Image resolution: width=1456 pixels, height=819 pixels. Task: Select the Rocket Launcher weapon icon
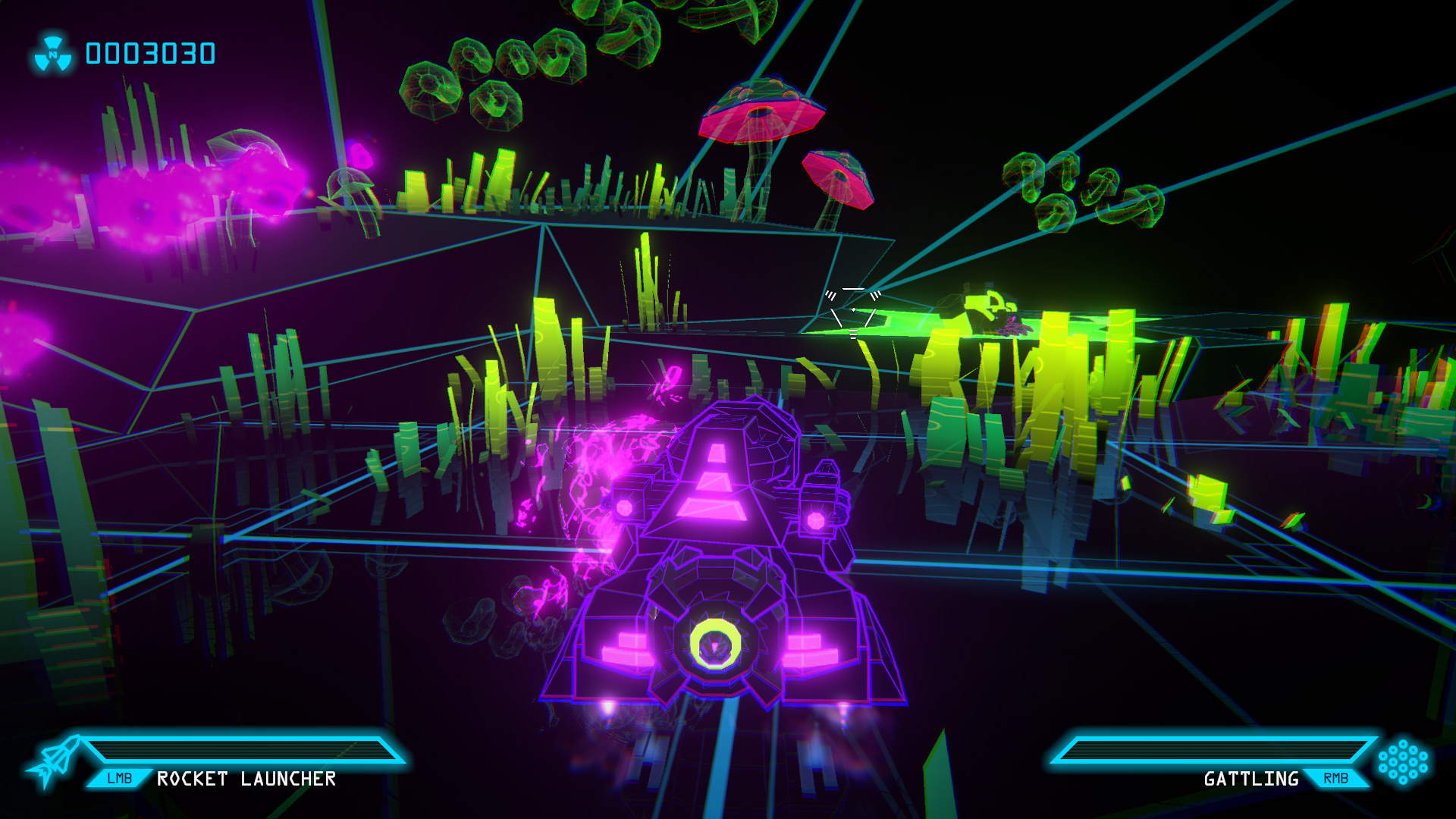click(53, 761)
